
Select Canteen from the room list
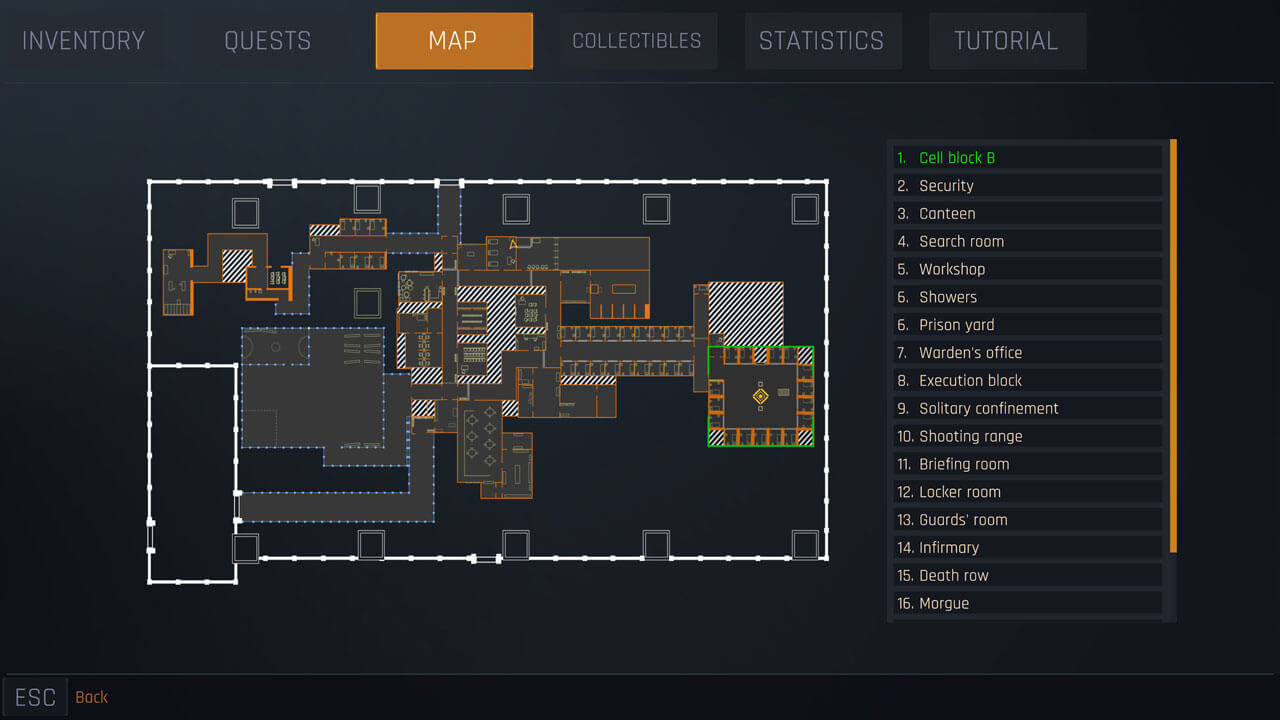[x=1027, y=213]
